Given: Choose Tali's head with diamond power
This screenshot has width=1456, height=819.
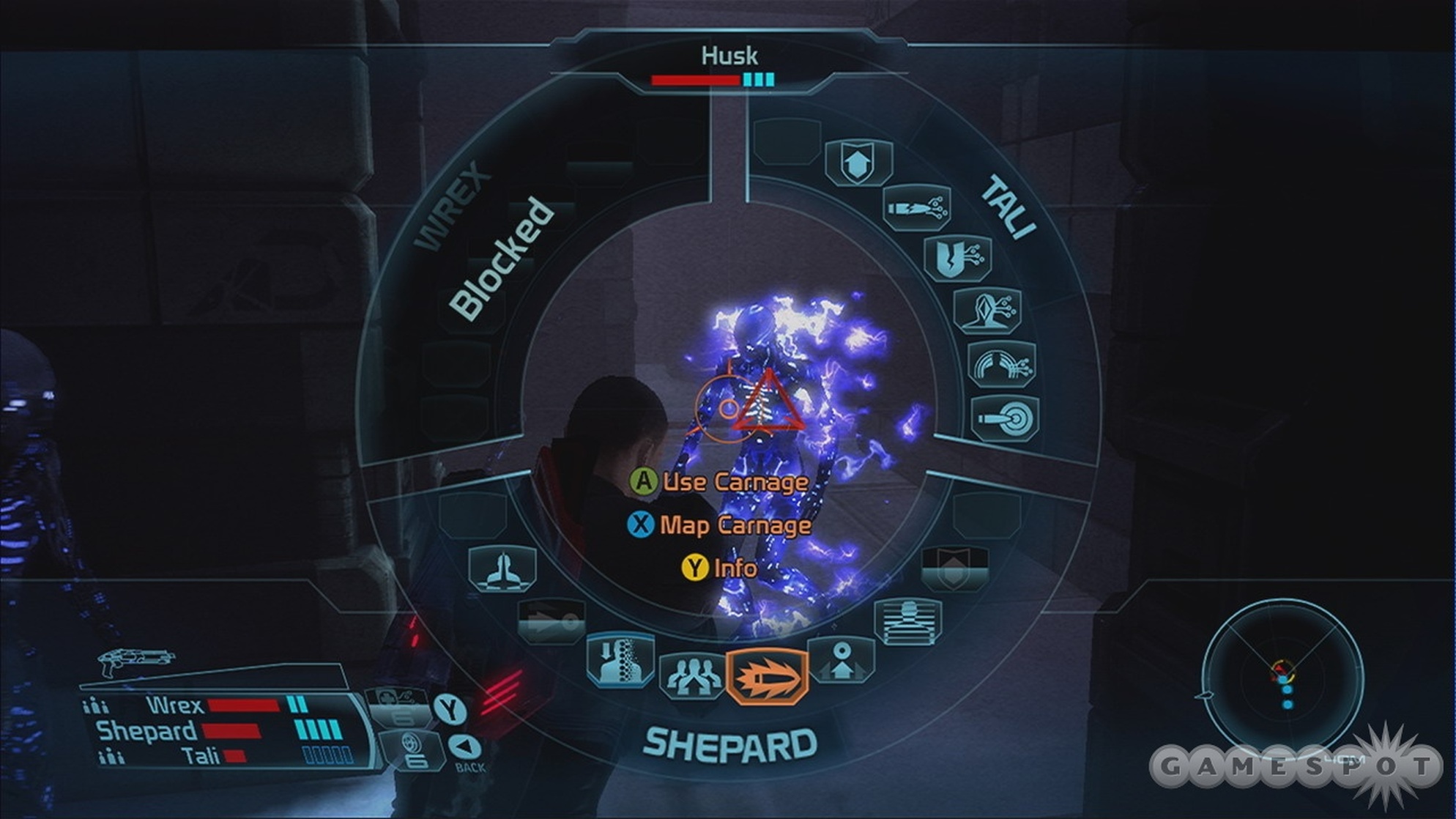Looking at the screenshot, I should (987, 311).
